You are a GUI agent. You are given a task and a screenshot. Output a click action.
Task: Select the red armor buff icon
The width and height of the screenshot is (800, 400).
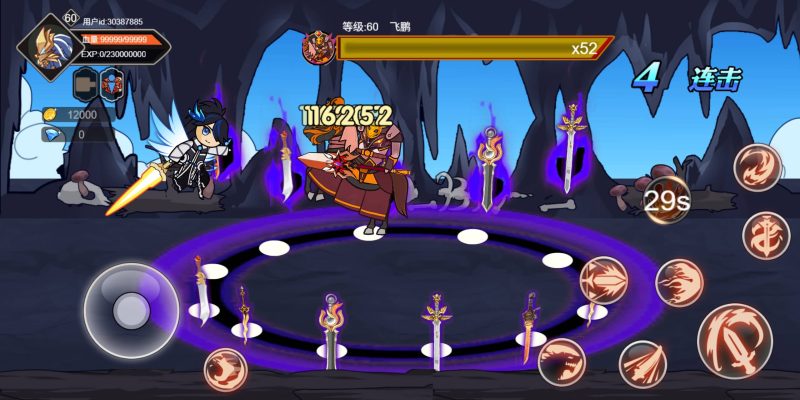pos(111,82)
